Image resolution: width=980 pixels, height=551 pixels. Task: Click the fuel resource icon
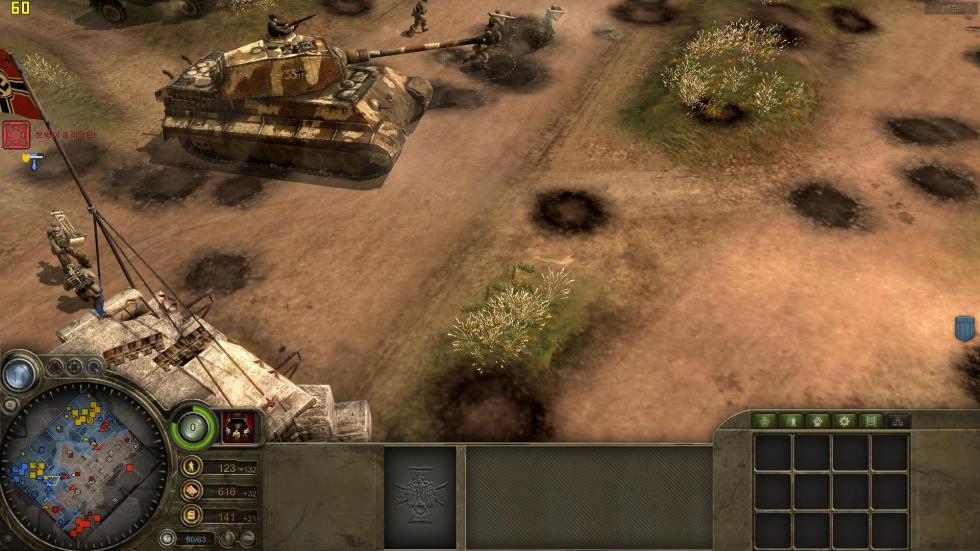(191, 515)
